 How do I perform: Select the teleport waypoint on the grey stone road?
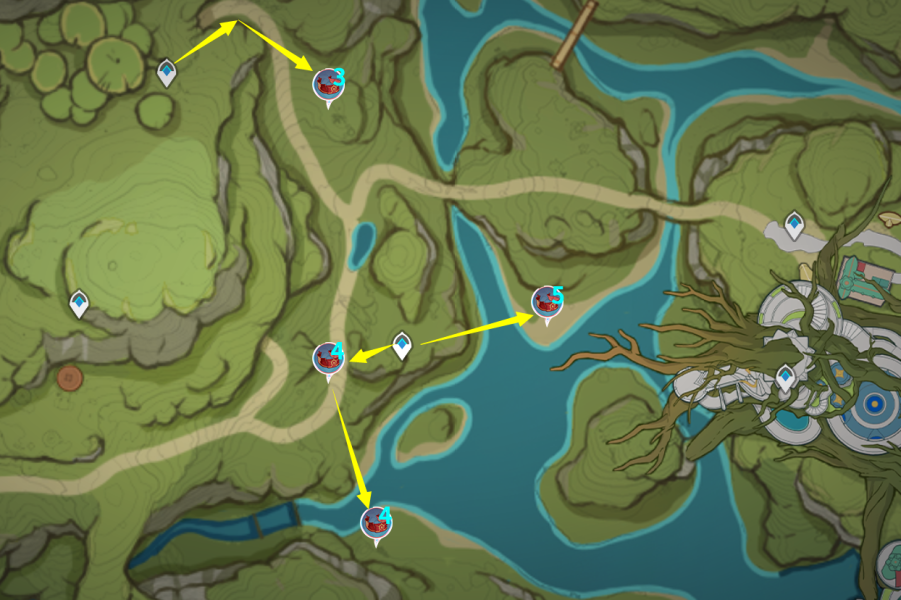click(795, 224)
